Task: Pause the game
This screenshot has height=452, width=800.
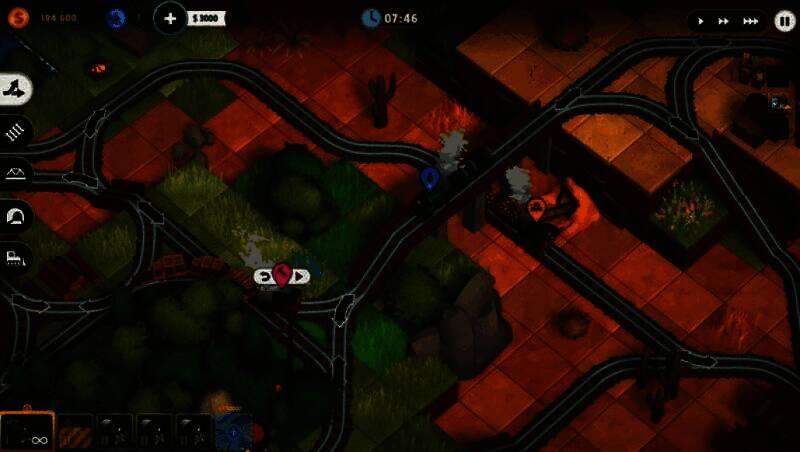Action: click(783, 20)
